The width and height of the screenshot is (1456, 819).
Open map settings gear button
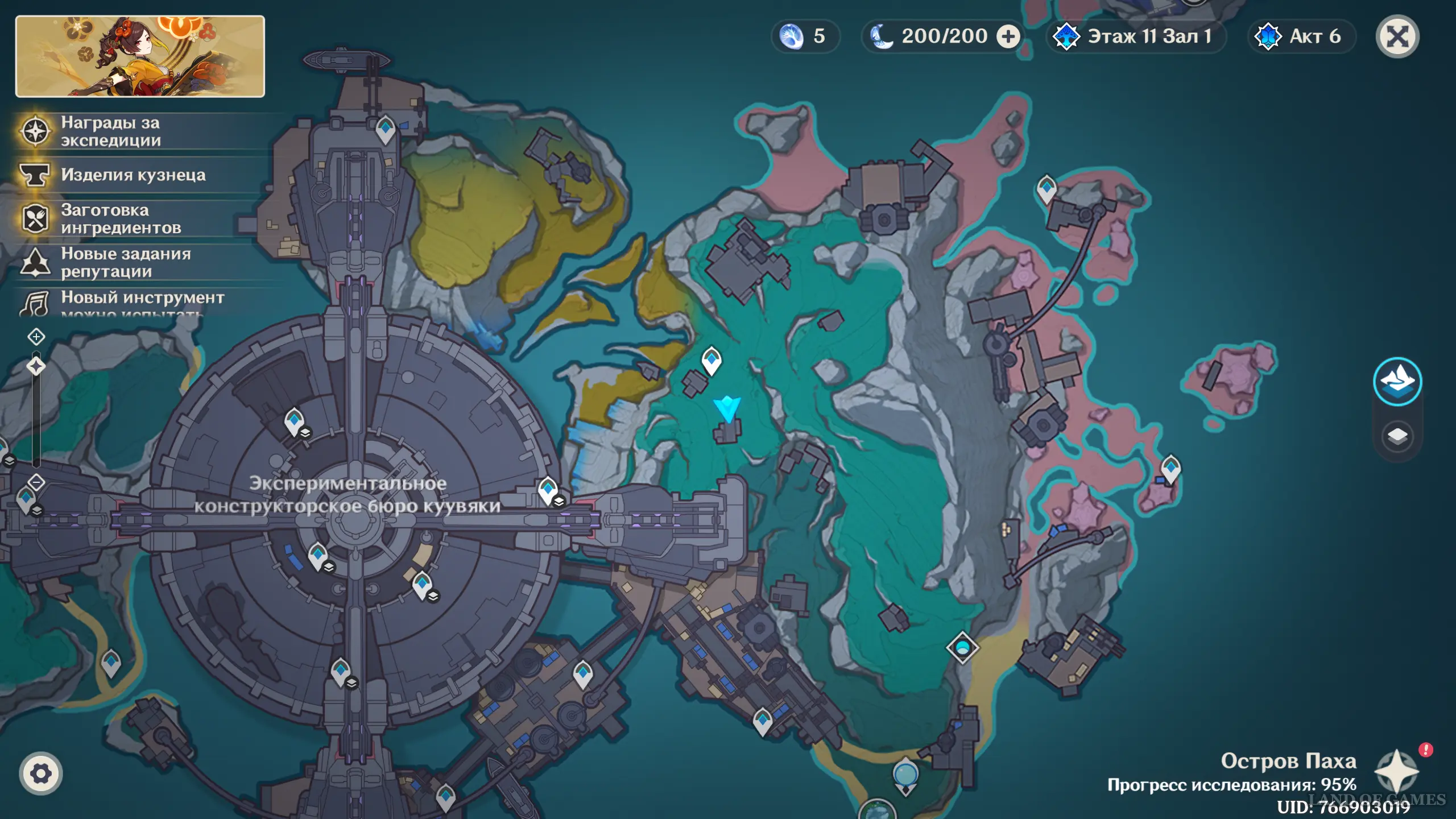pyautogui.click(x=40, y=773)
